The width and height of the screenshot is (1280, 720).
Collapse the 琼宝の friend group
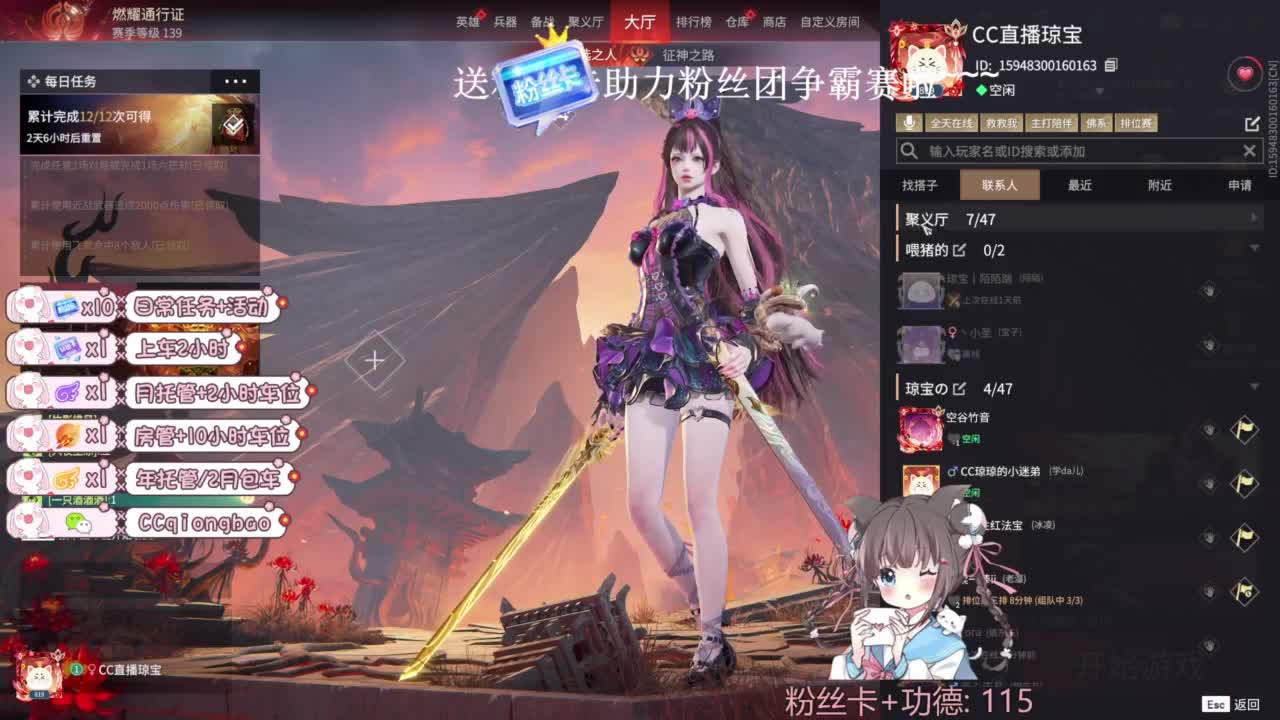(1255, 385)
